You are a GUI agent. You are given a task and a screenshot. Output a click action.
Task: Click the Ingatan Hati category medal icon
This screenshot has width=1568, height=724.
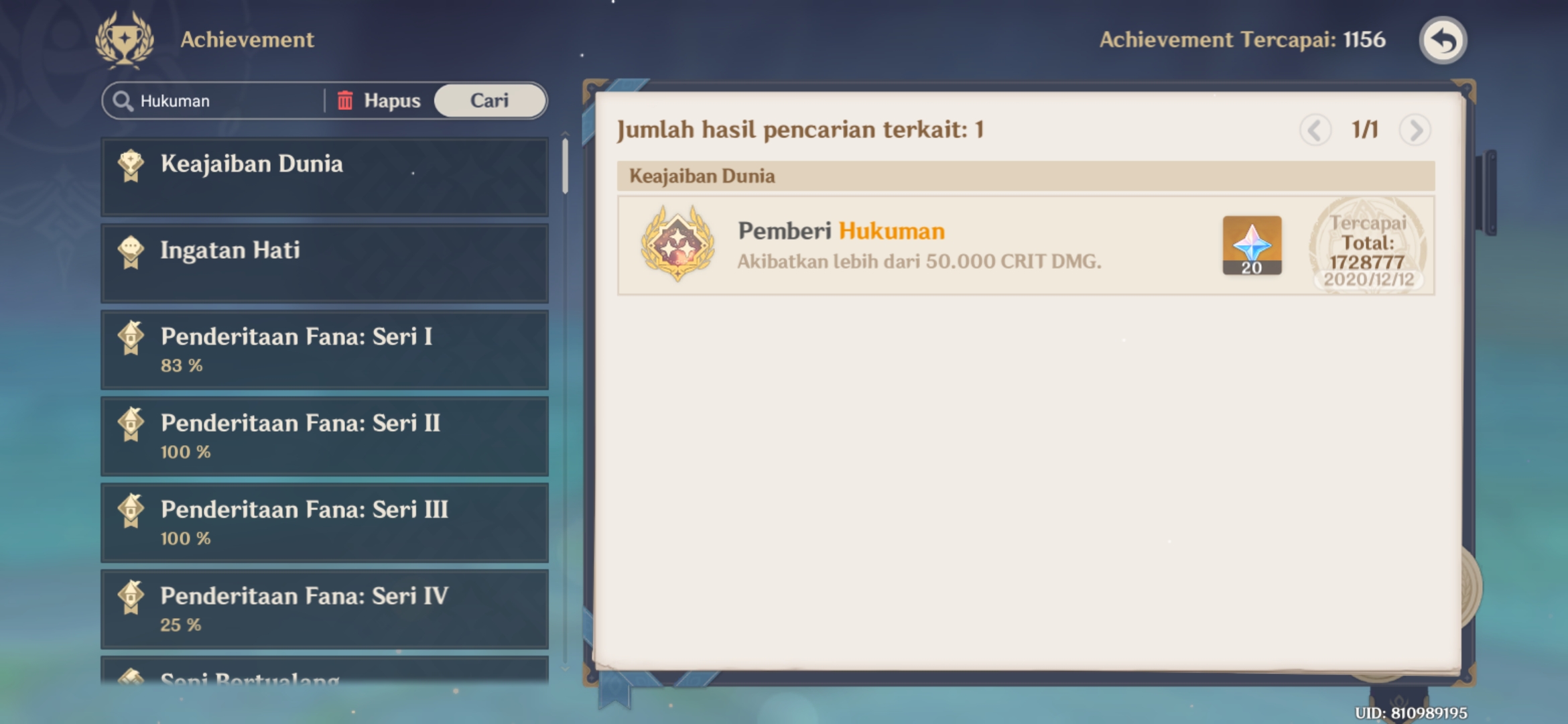pyautogui.click(x=131, y=251)
